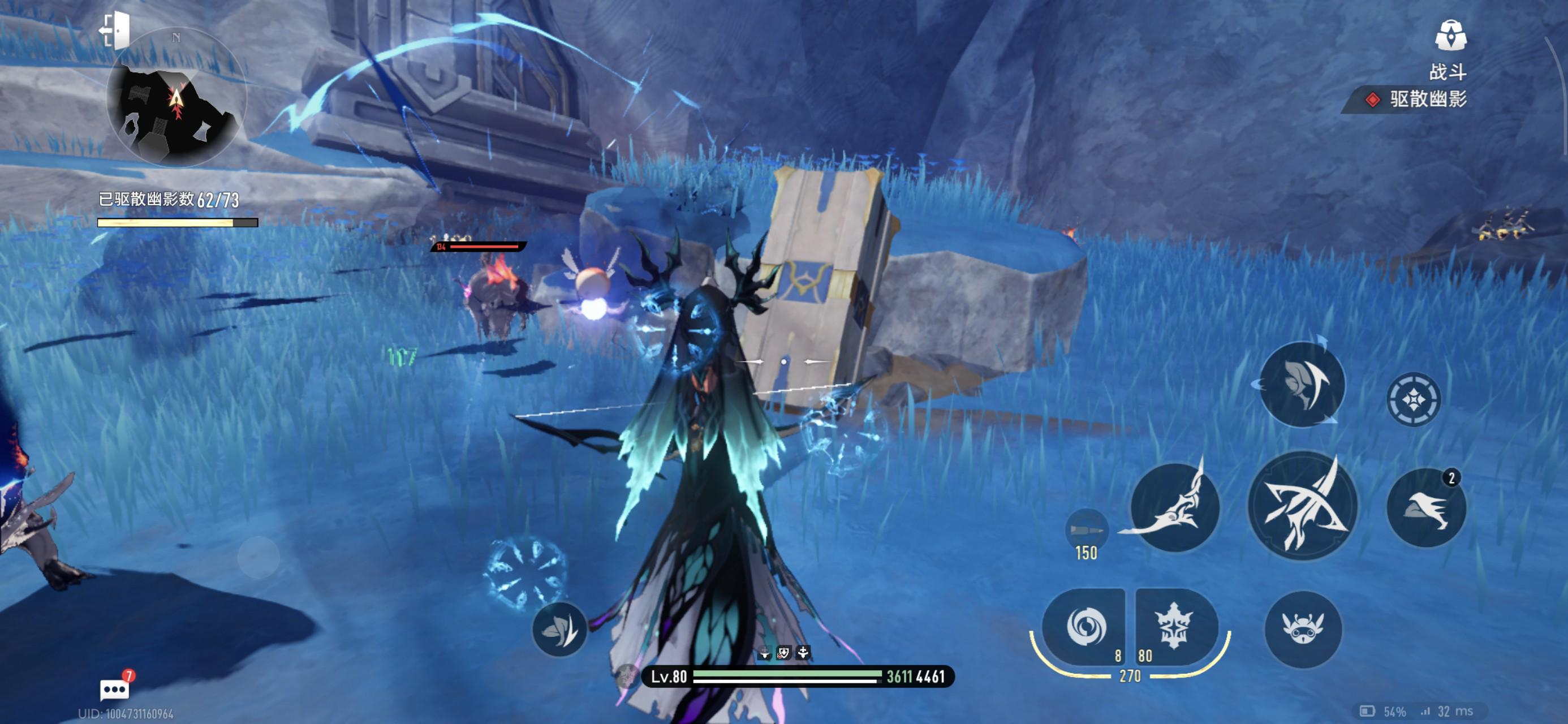Image resolution: width=1568 pixels, height=724 pixels.
Task: Toggle the target lock-on reticle button
Action: click(1414, 399)
